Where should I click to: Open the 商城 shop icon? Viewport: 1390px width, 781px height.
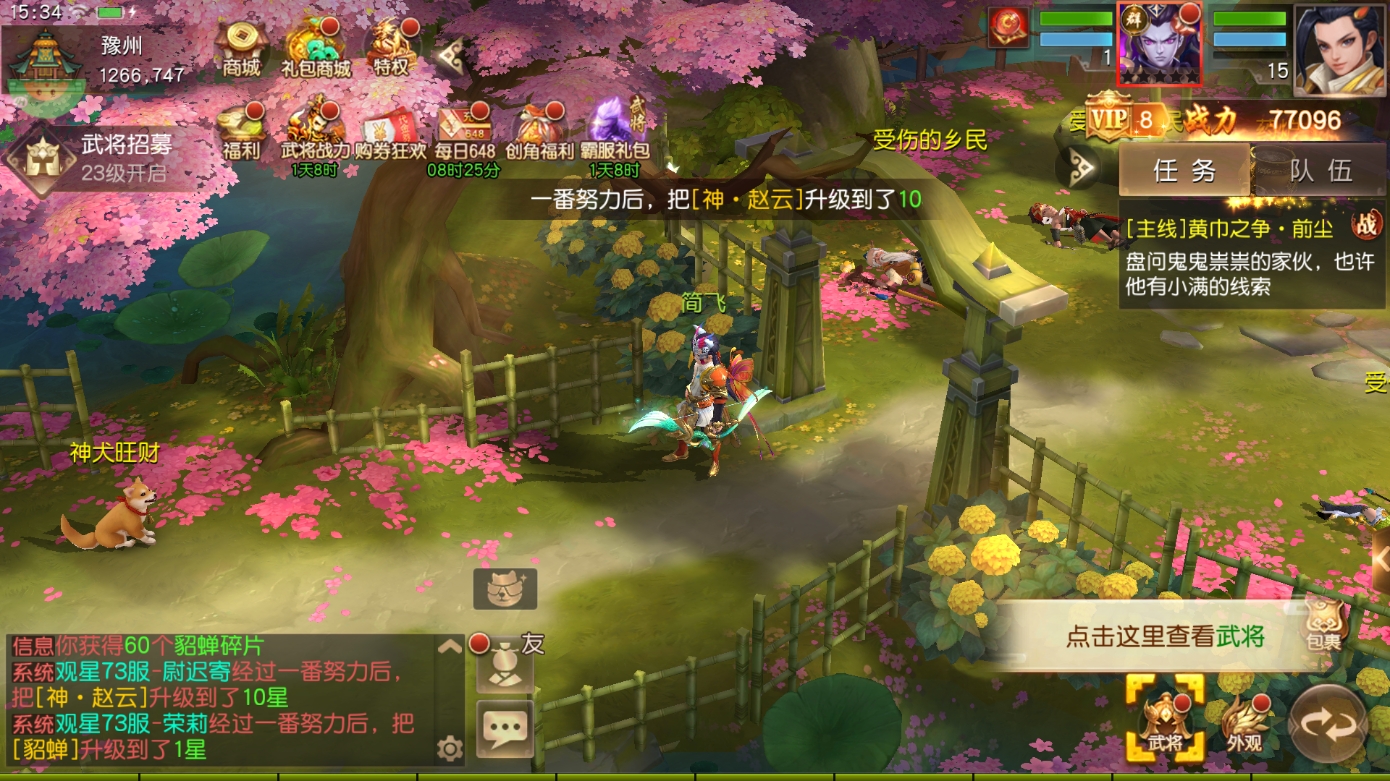241,47
